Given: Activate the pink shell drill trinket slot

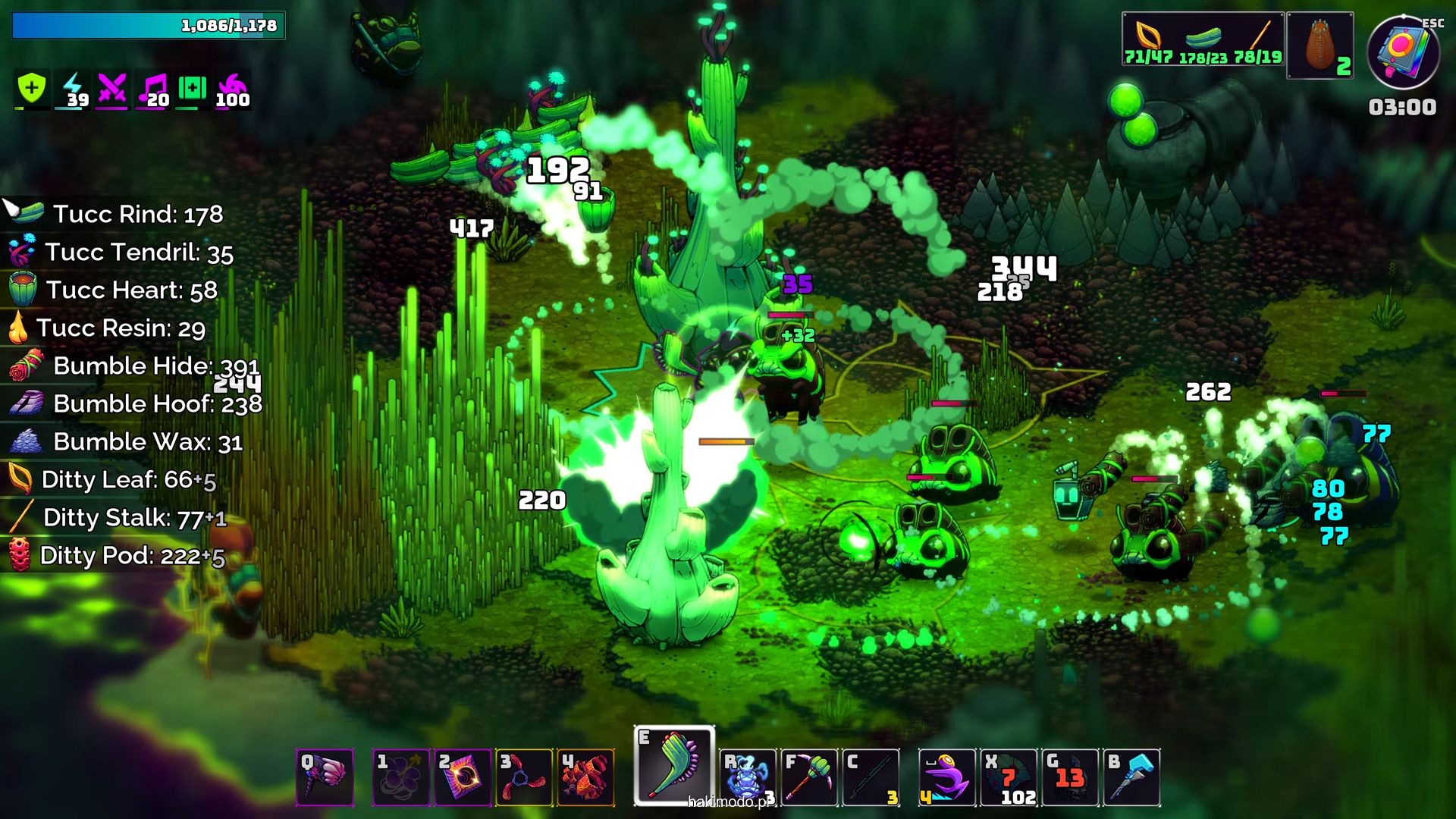Looking at the screenshot, I should (x=325, y=777).
